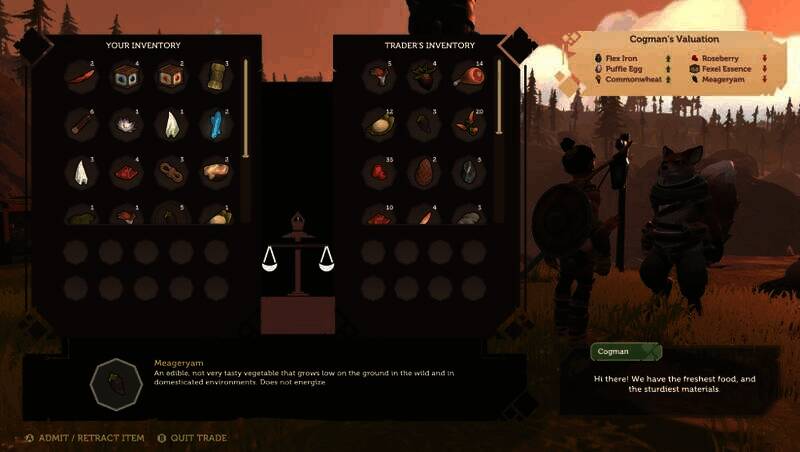Pick the white lotus flower item

click(x=127, y=123)
